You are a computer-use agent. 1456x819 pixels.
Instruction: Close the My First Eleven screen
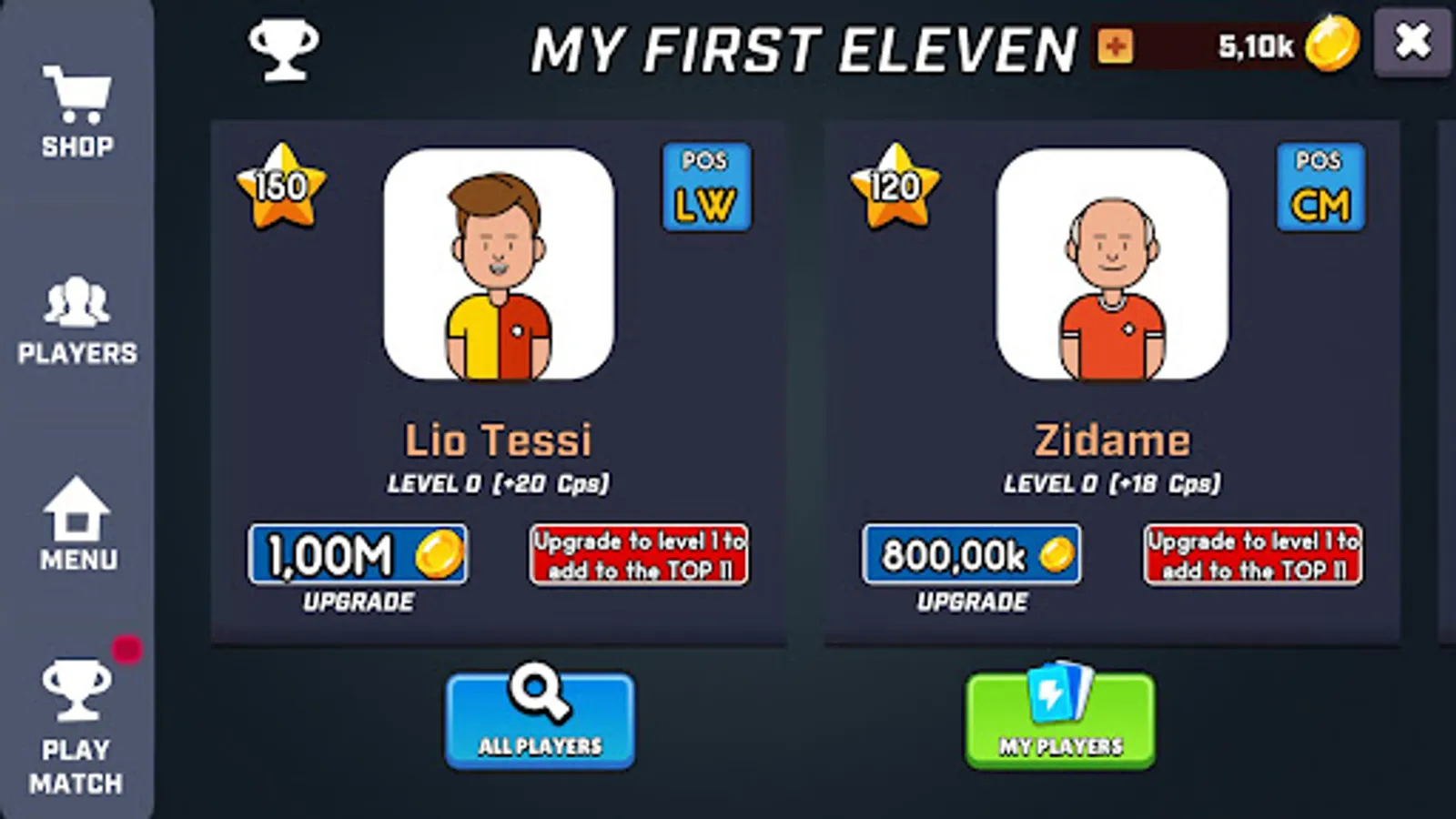(x=1413, y=41)
